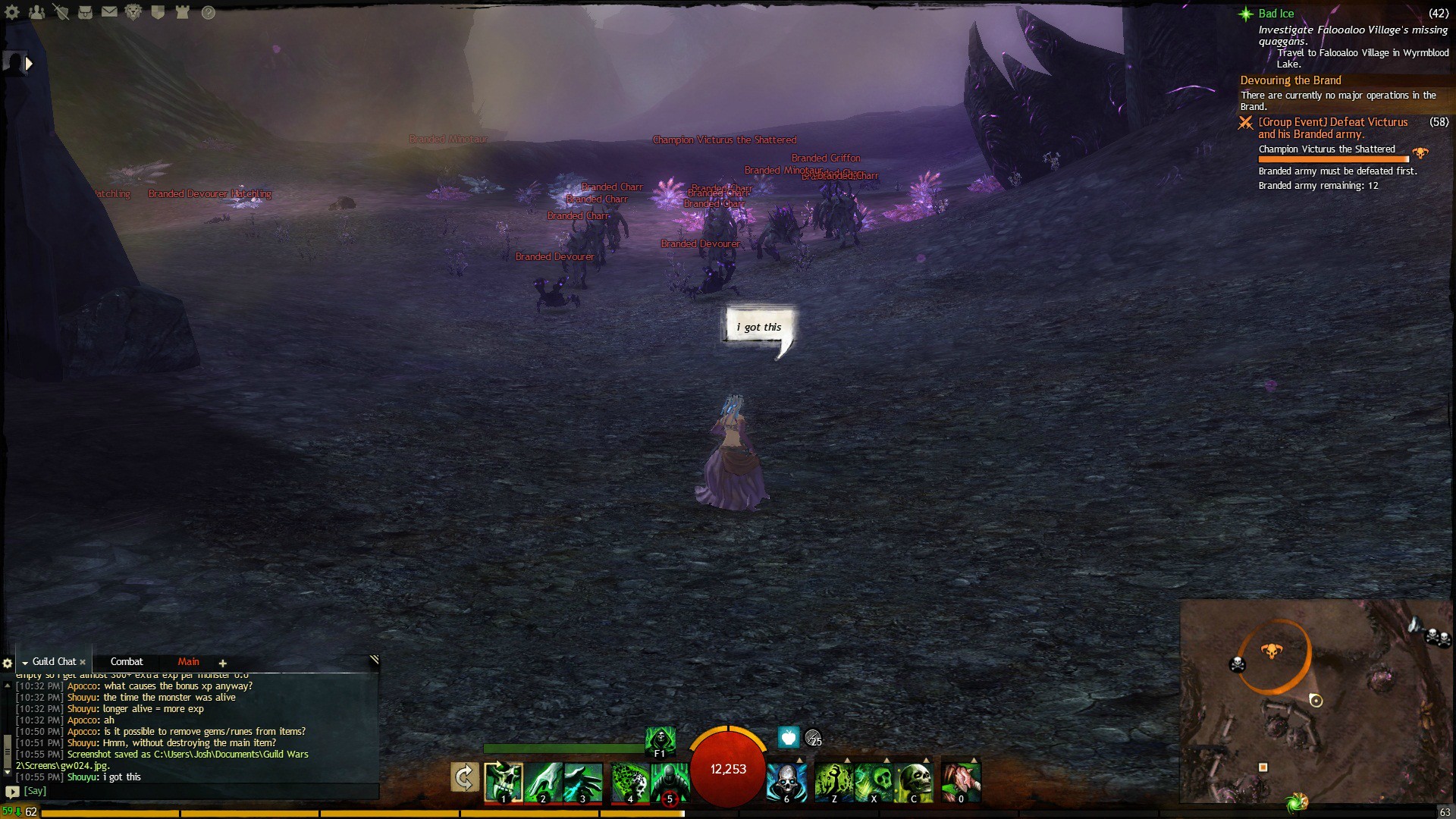
Task: Open the inventory bag icon
Action: (x=85, y=12)
